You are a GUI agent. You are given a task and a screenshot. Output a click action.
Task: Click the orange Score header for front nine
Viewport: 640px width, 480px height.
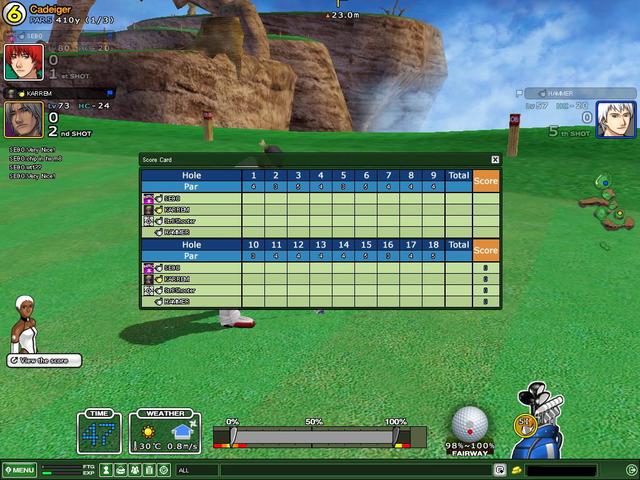[486, 180]
